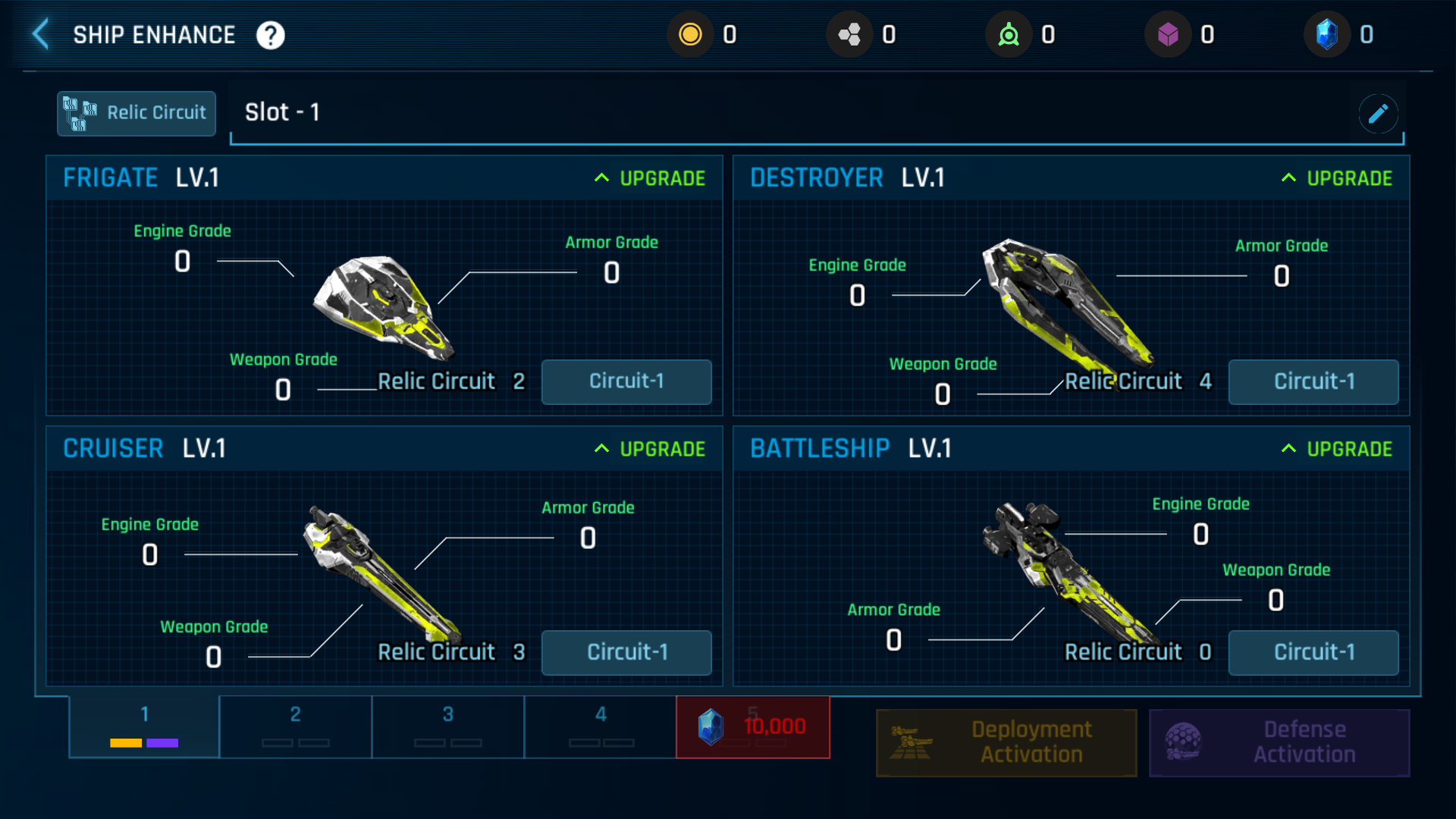This screenshot has width=1456, height=819.
Task: Choose Circuit-1 for the Cruiser
Action: pyautogui.click(x=626, y=652)
